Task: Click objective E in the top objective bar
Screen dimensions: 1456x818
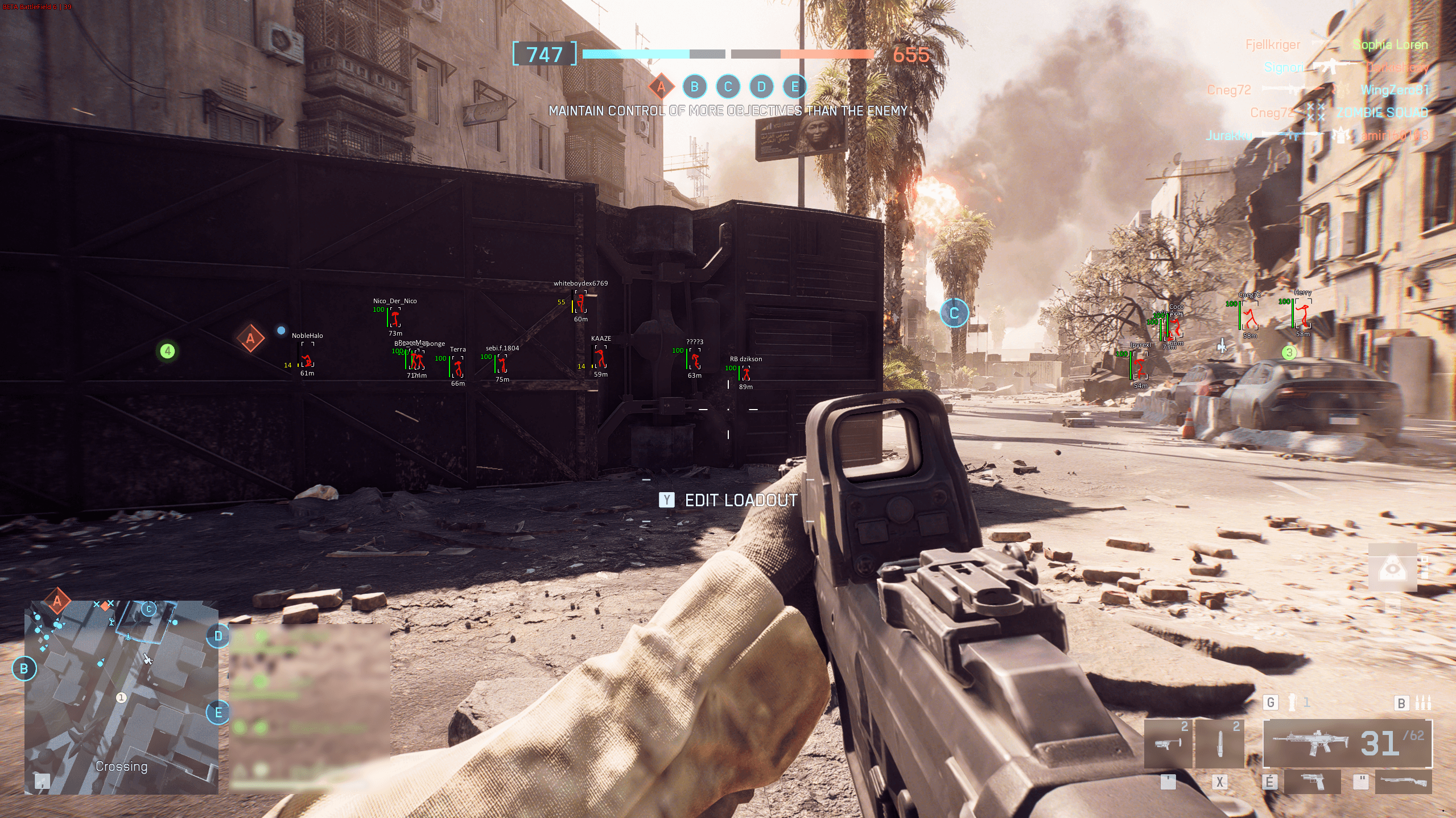Action: click(795, 87)
